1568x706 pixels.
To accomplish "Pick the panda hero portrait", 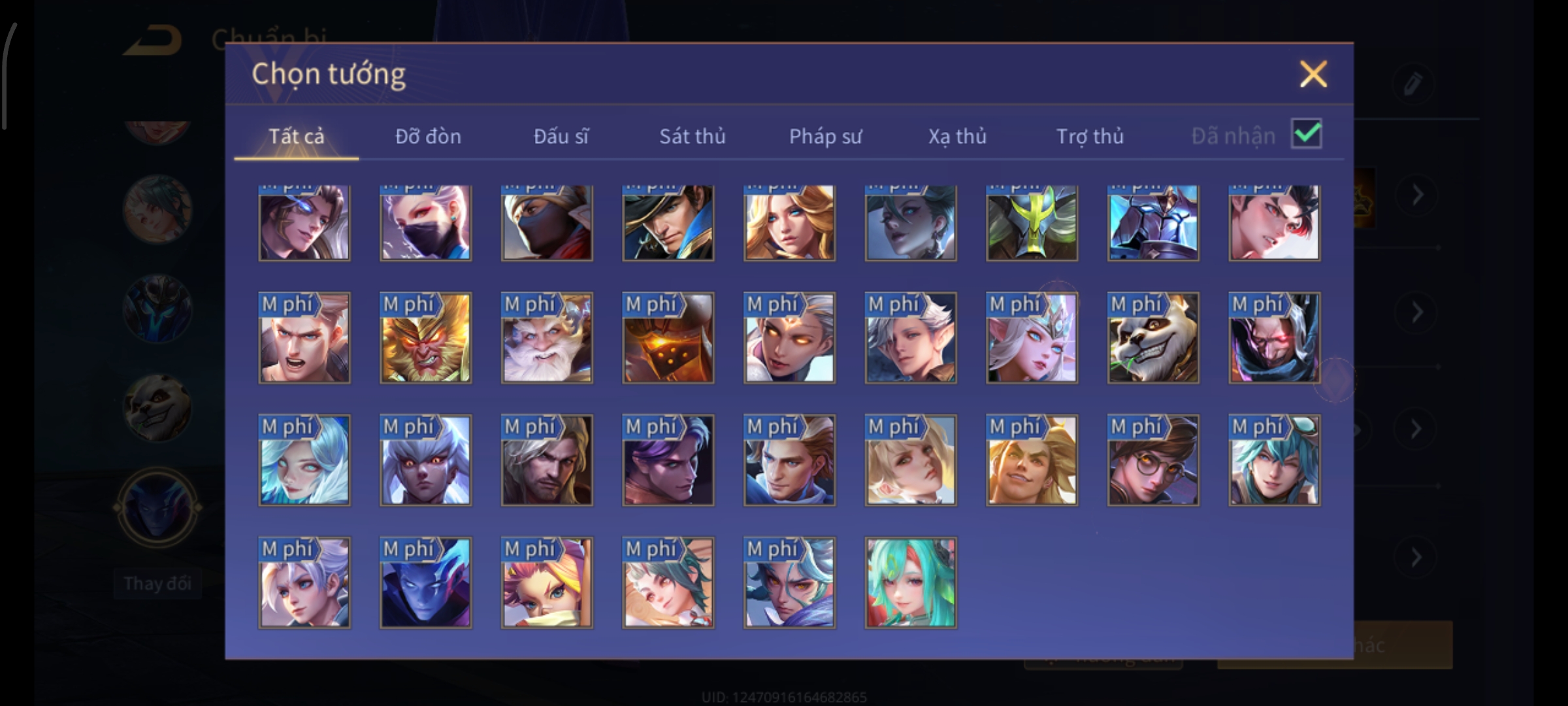I will point(1153,337).
